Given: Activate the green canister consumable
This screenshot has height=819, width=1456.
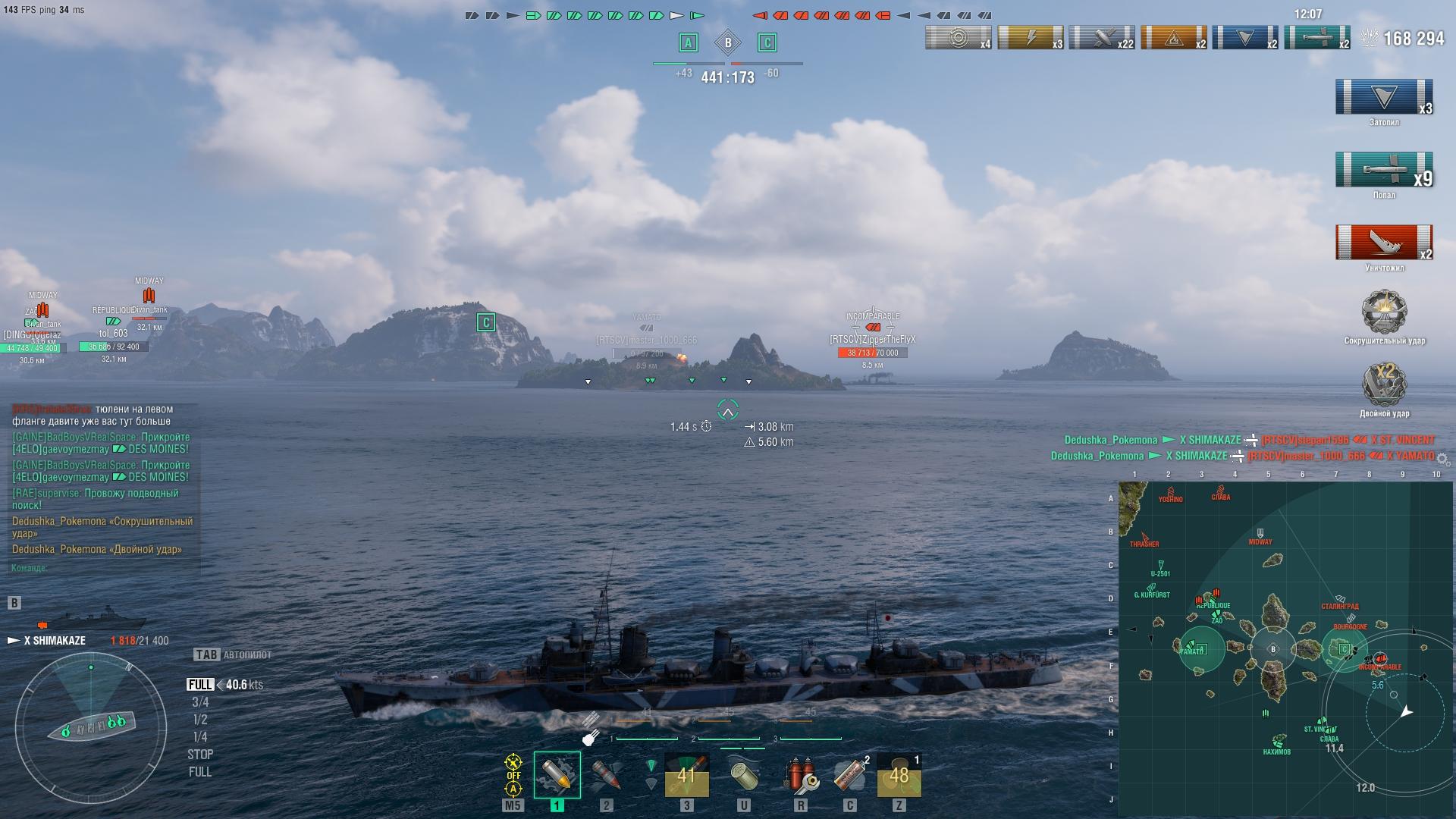Looking at the screenshot, I should 743,774.
